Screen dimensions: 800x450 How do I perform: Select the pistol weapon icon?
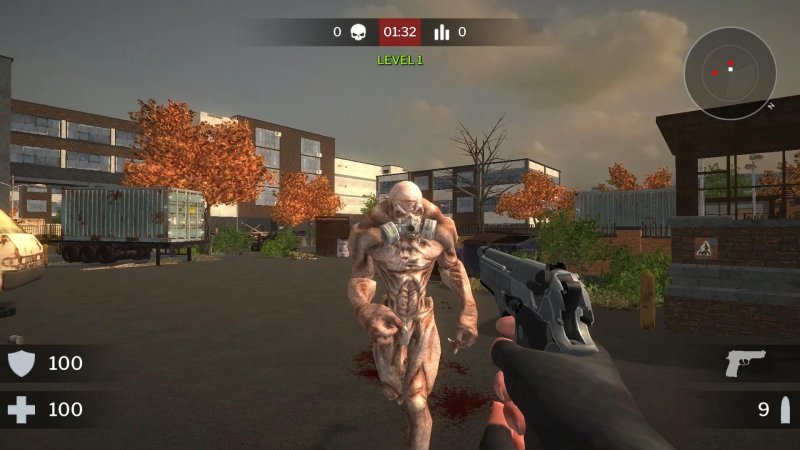click(x=746, y=363)
